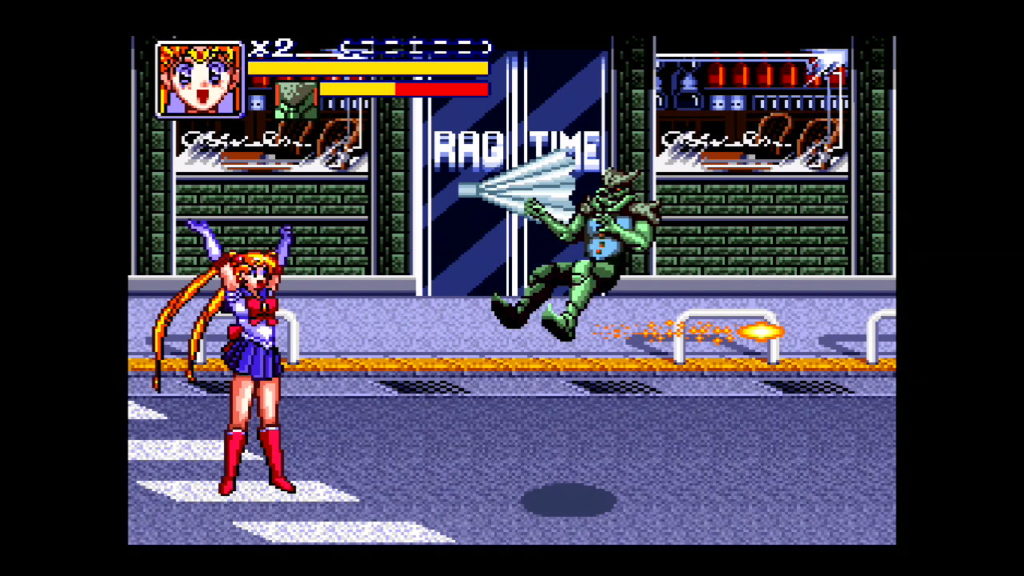Select the green enemy portrait icon
The width and height of the screenshot is (1024, 576).
[296, 101]
